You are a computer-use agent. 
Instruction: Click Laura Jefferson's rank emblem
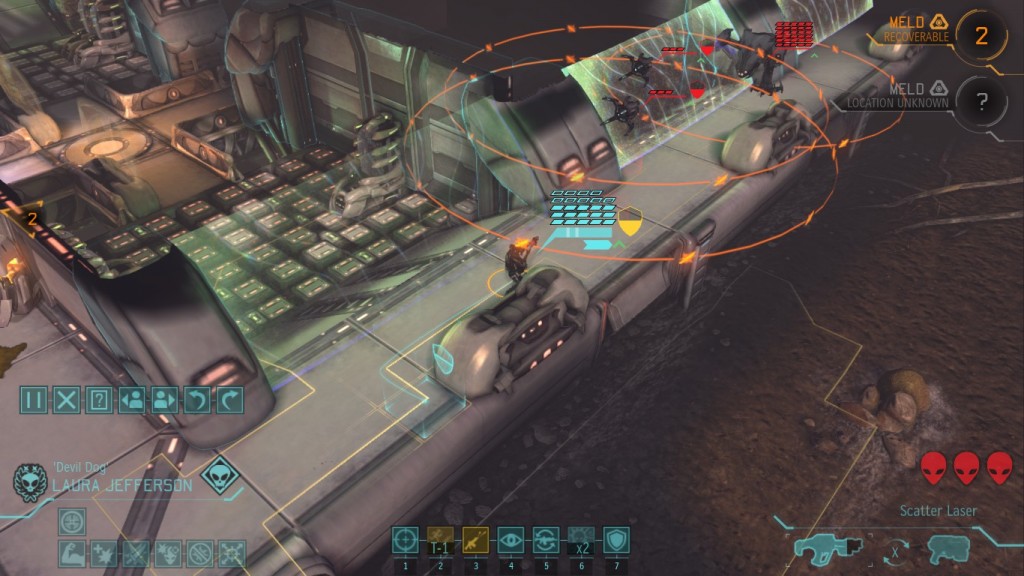pyautogui.click(x=30, y=481)
